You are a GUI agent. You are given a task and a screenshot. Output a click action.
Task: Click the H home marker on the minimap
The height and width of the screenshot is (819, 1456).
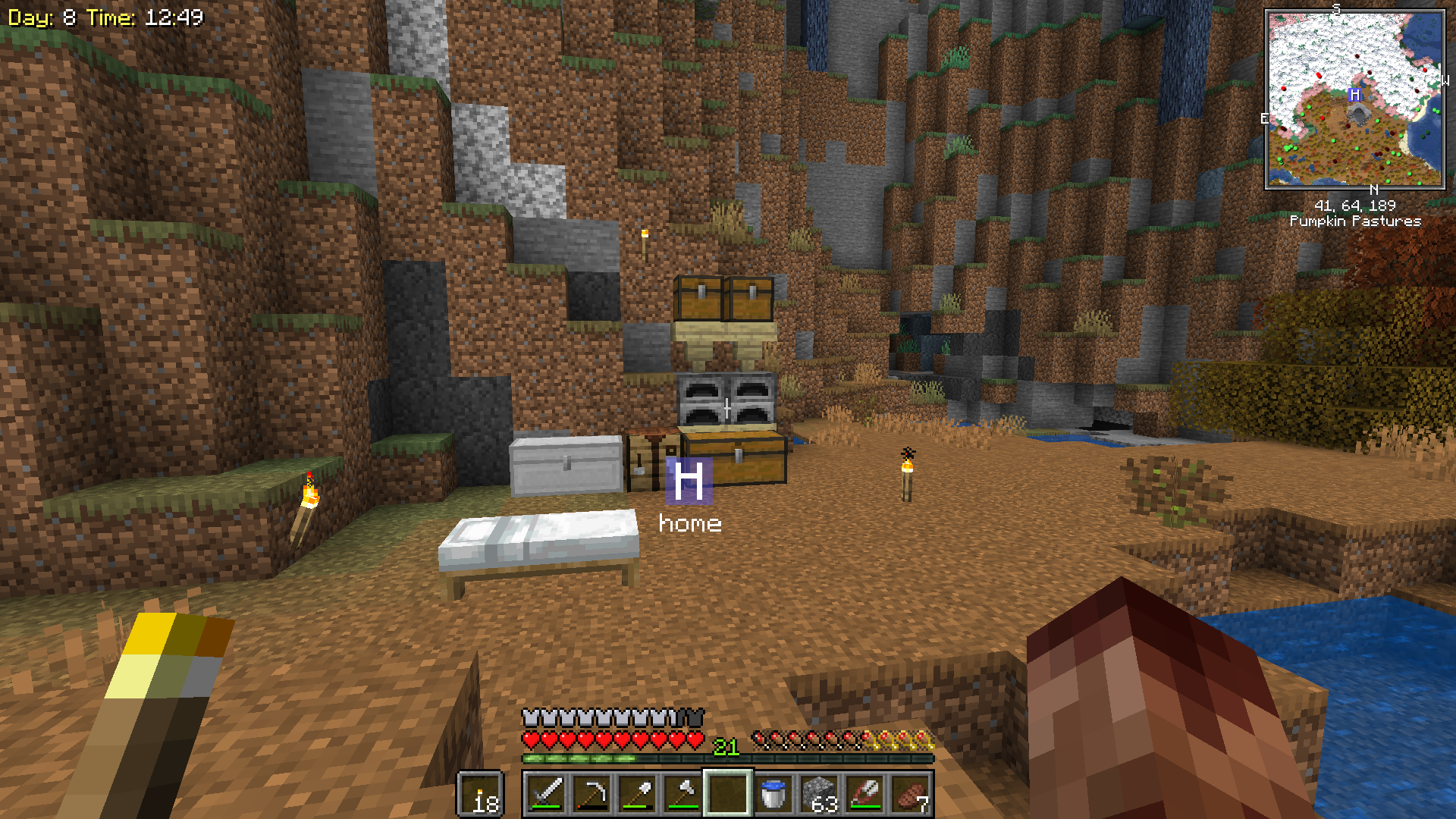click(x=1354, y=95)
